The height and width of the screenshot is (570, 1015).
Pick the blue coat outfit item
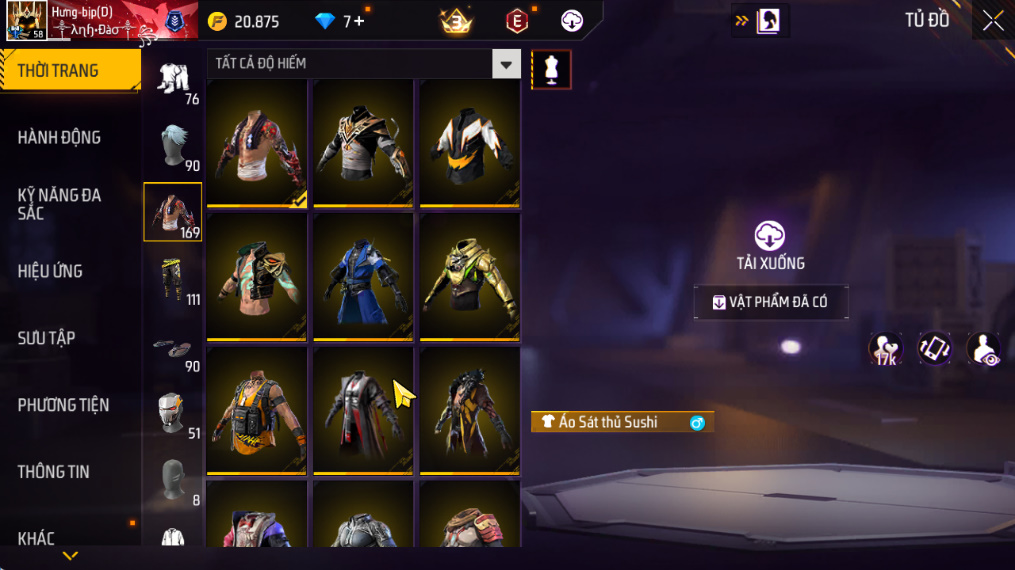(x=363, y=278)
